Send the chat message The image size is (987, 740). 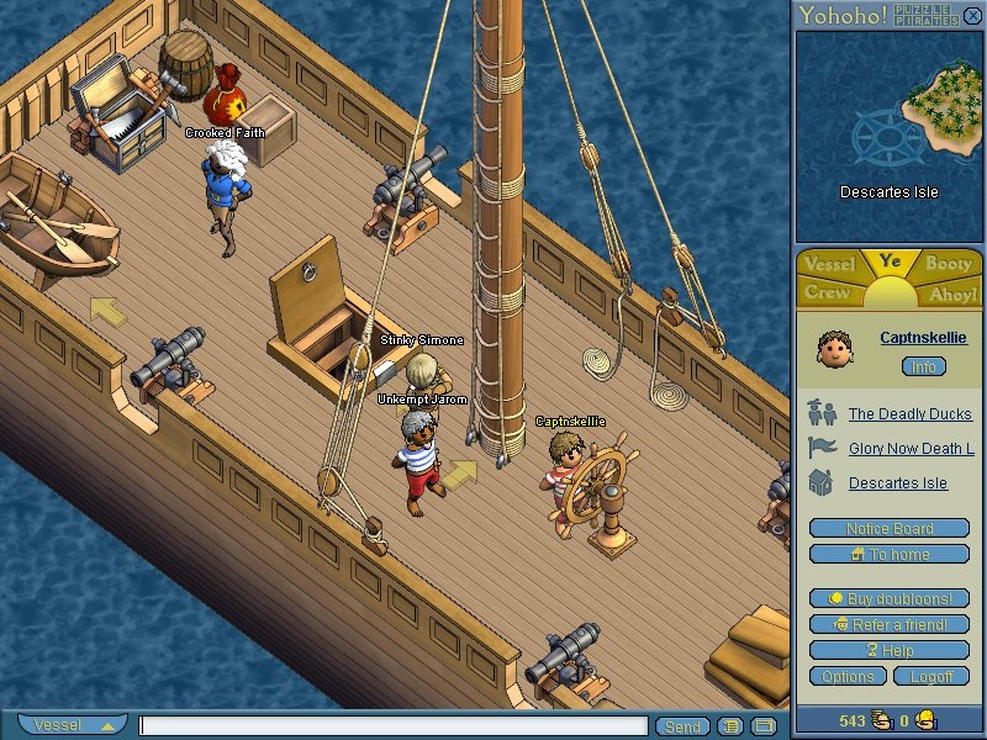pos(682,727)
